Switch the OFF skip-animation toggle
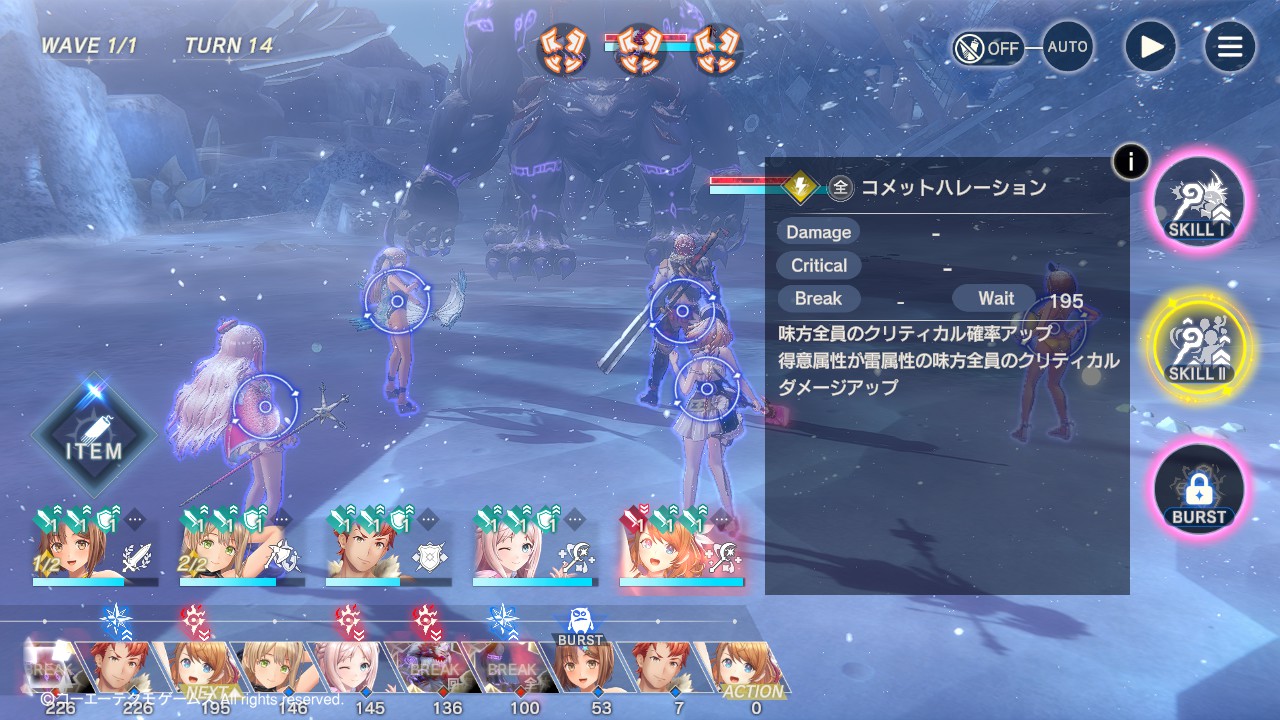 (x=988, y=48)
